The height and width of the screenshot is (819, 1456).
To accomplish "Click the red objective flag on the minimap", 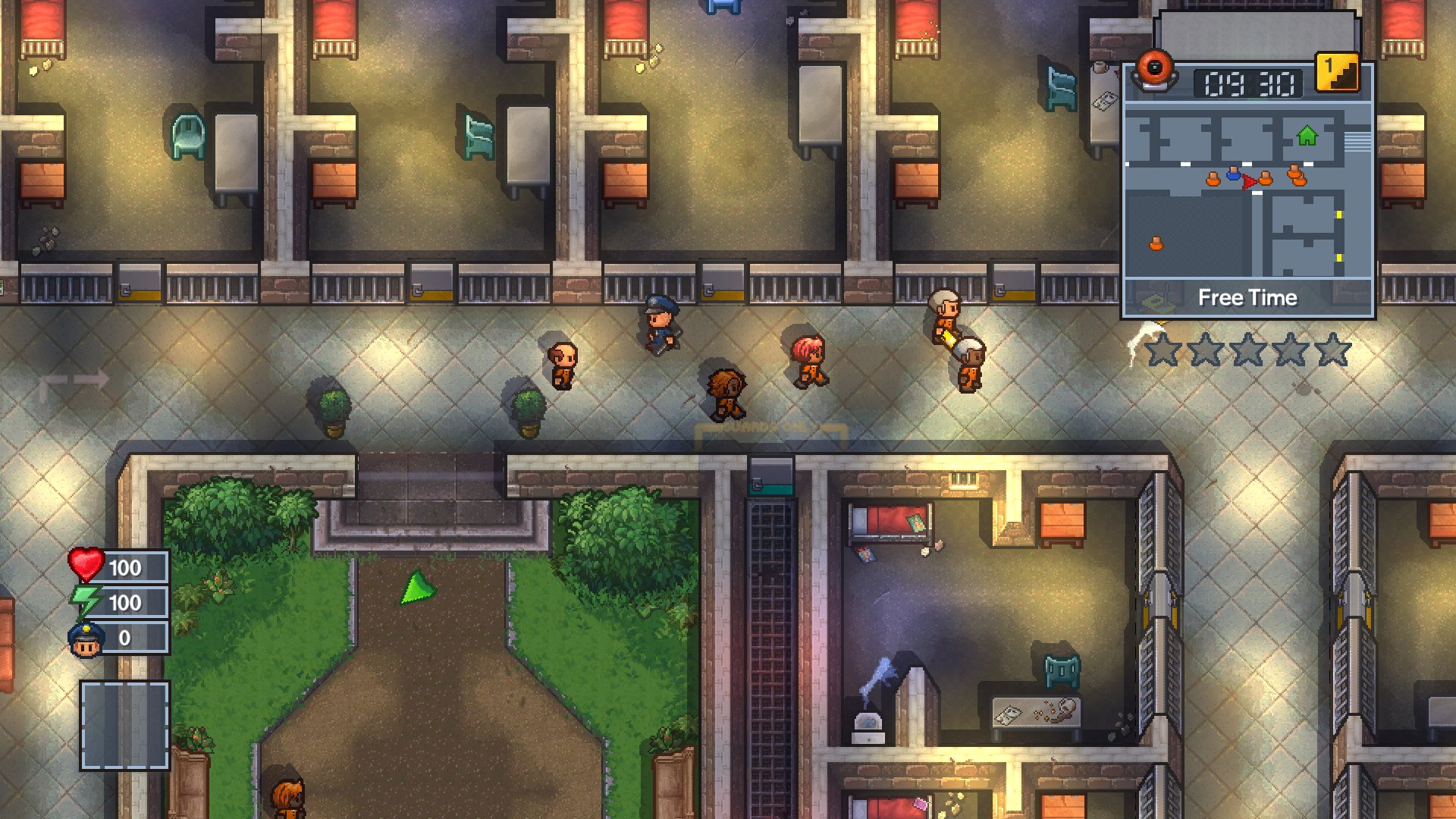I will coord(1250,180).
